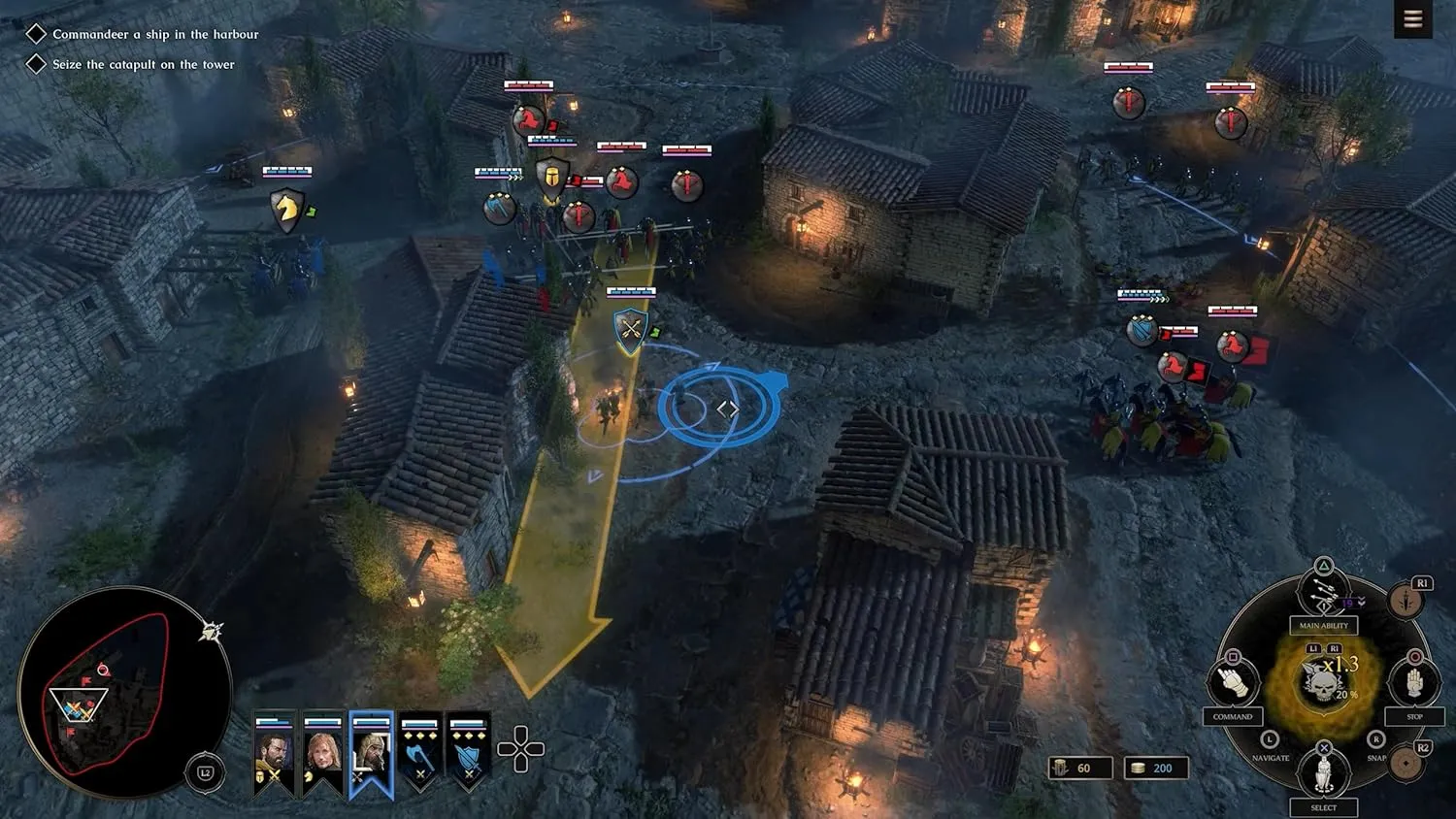Open the hamburger menu button
This screenshot has width=1456, height=819.
point(1412,18)
